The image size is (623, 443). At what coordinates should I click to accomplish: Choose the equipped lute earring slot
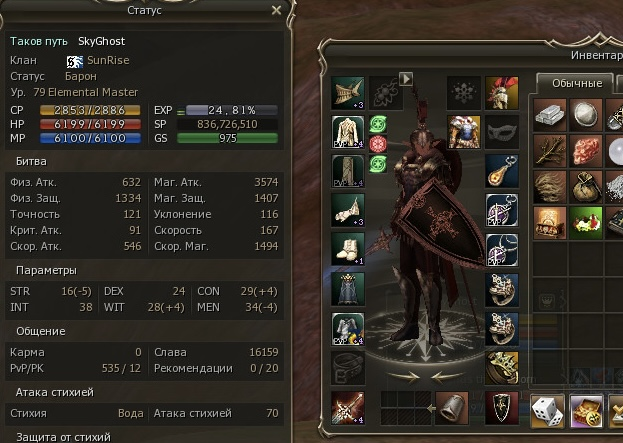point(501,170)
